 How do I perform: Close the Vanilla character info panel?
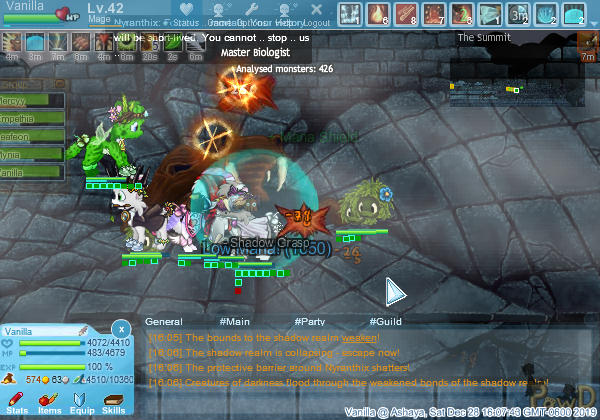pyautogui.click(x=120, y=328)
